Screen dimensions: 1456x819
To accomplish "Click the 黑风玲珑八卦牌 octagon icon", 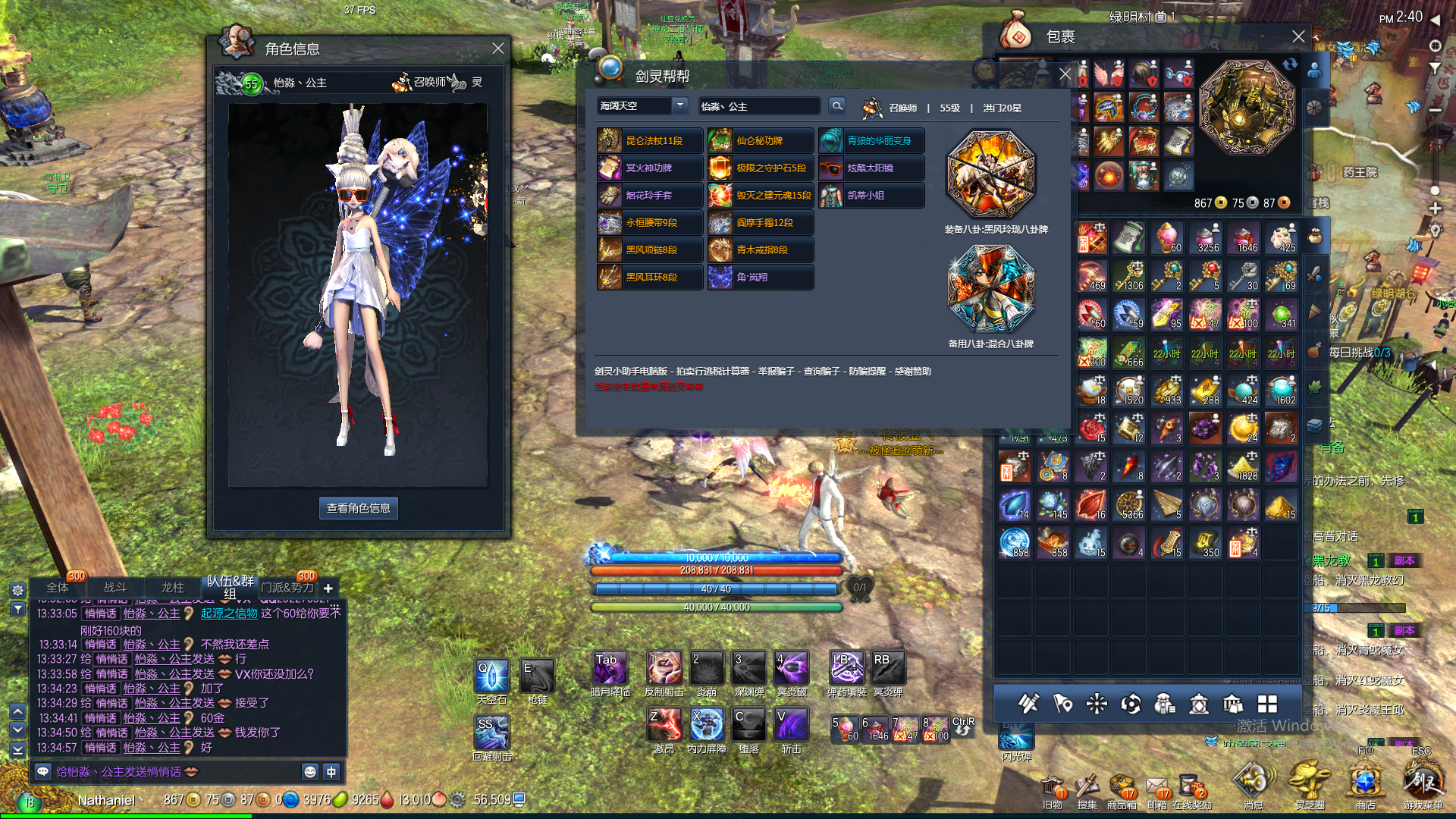I will click(990, 174).
